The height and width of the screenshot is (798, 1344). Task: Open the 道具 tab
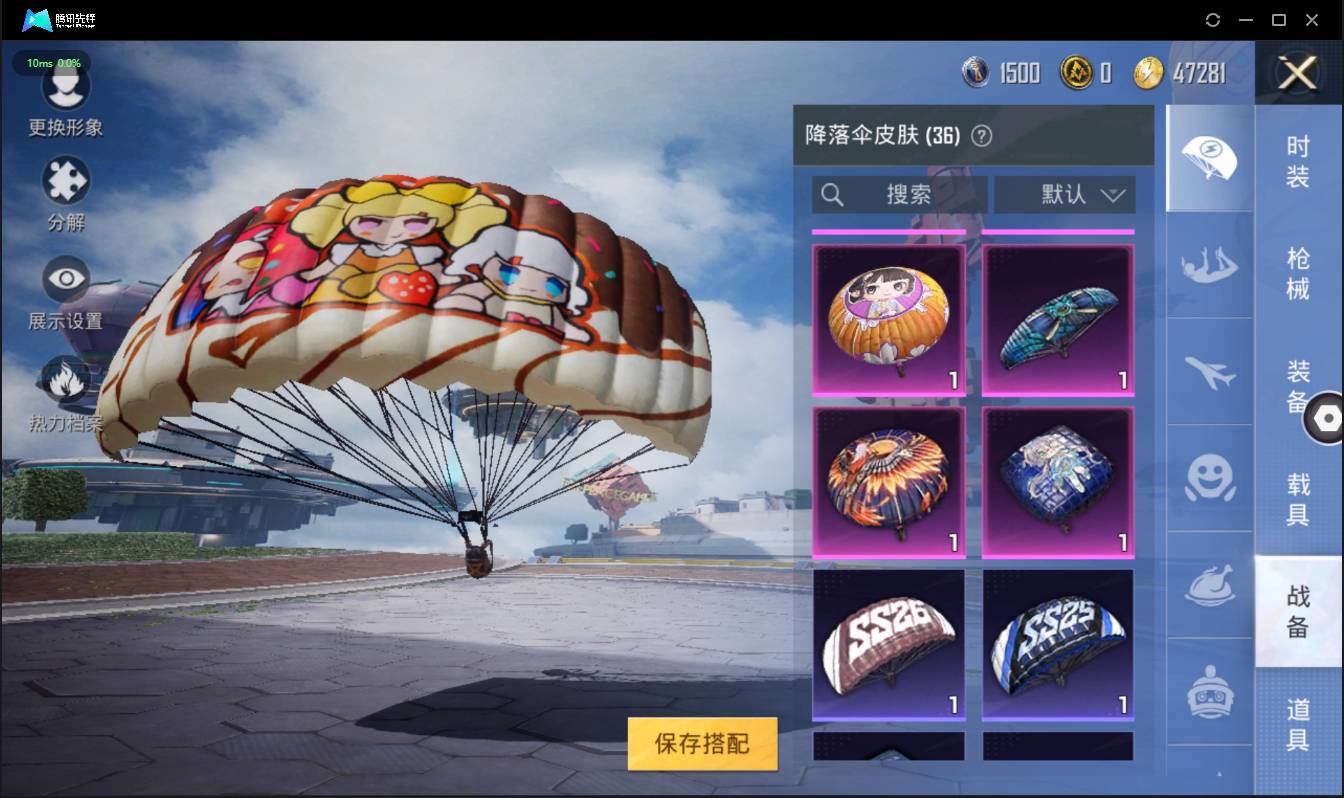(x=1297, y=724)
